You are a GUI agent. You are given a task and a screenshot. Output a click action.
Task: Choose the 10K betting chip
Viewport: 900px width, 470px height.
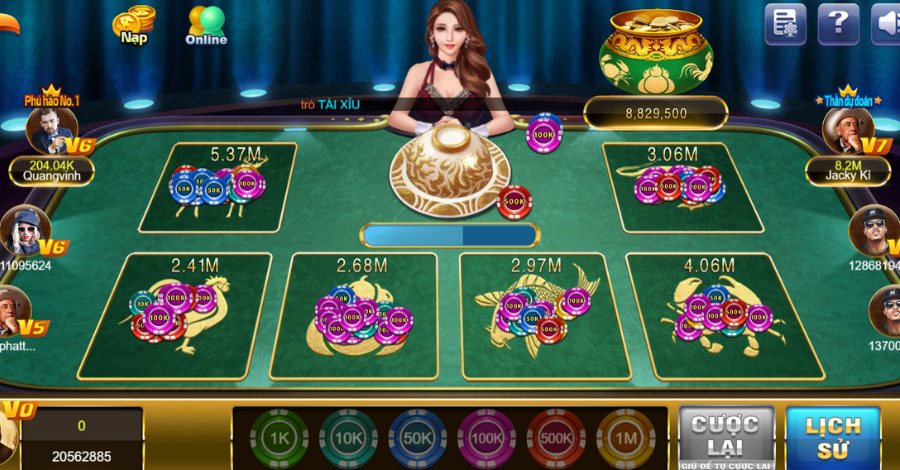[x=348, y=438]
